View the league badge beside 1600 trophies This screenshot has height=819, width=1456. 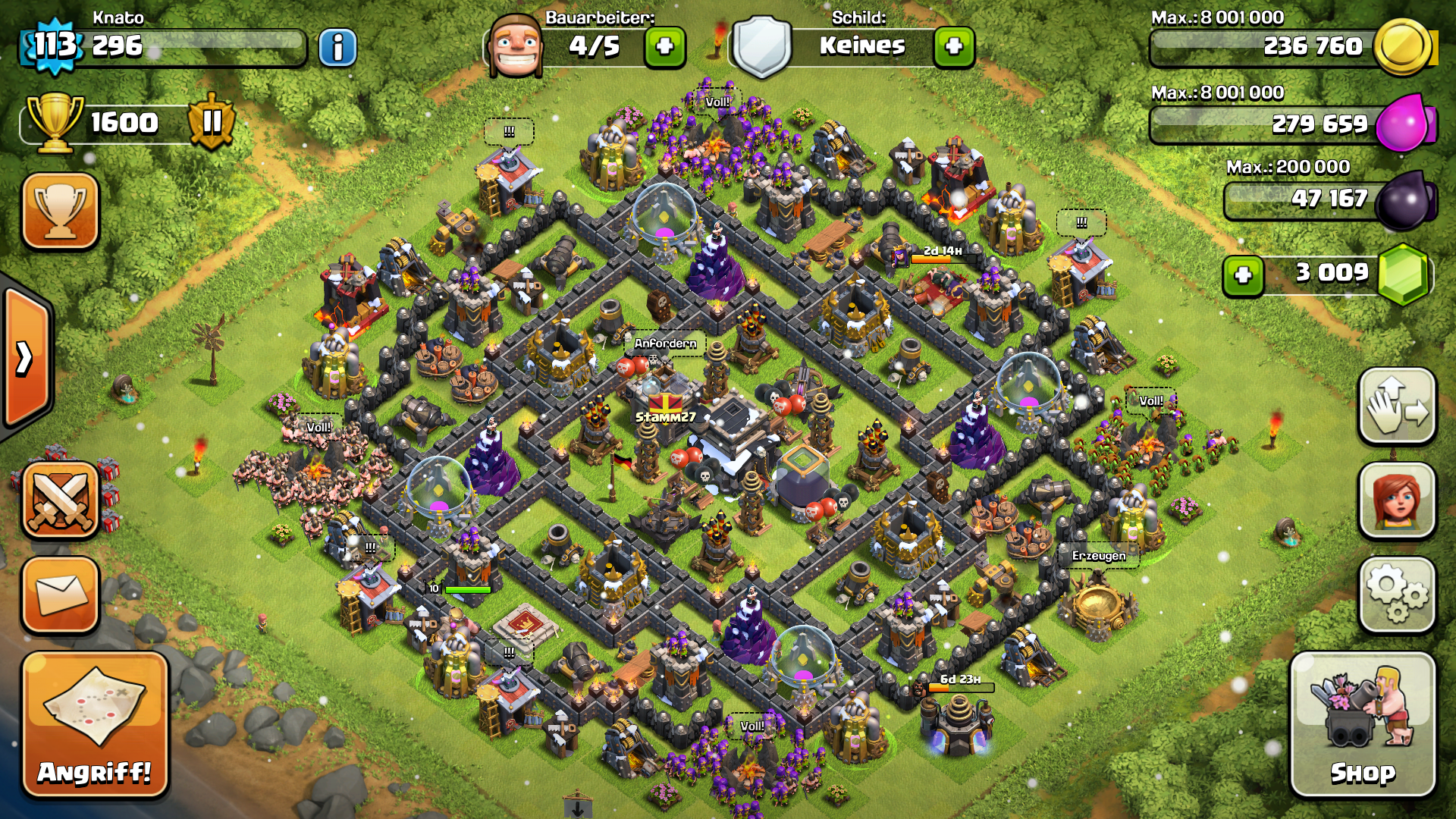point(212,121)
